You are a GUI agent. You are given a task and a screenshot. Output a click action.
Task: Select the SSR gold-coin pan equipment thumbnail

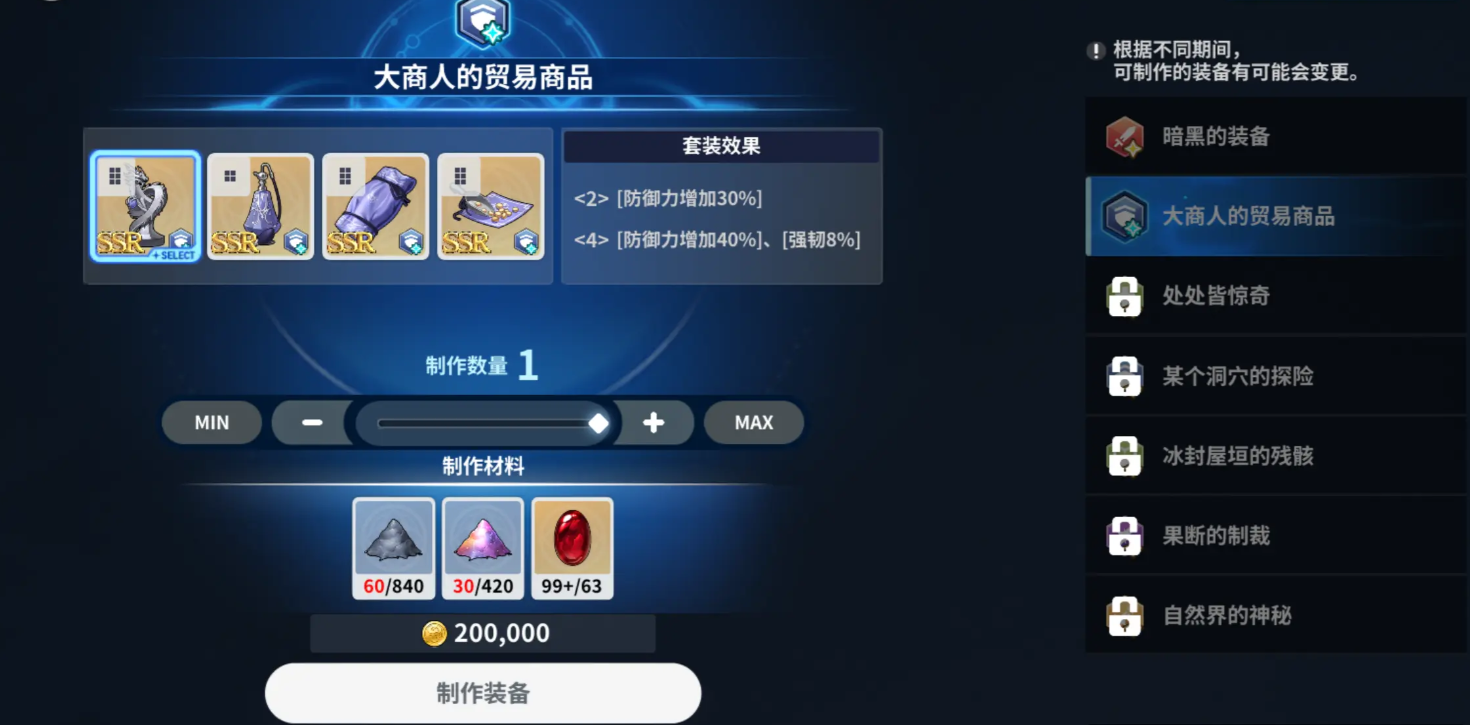coord(491,205)
